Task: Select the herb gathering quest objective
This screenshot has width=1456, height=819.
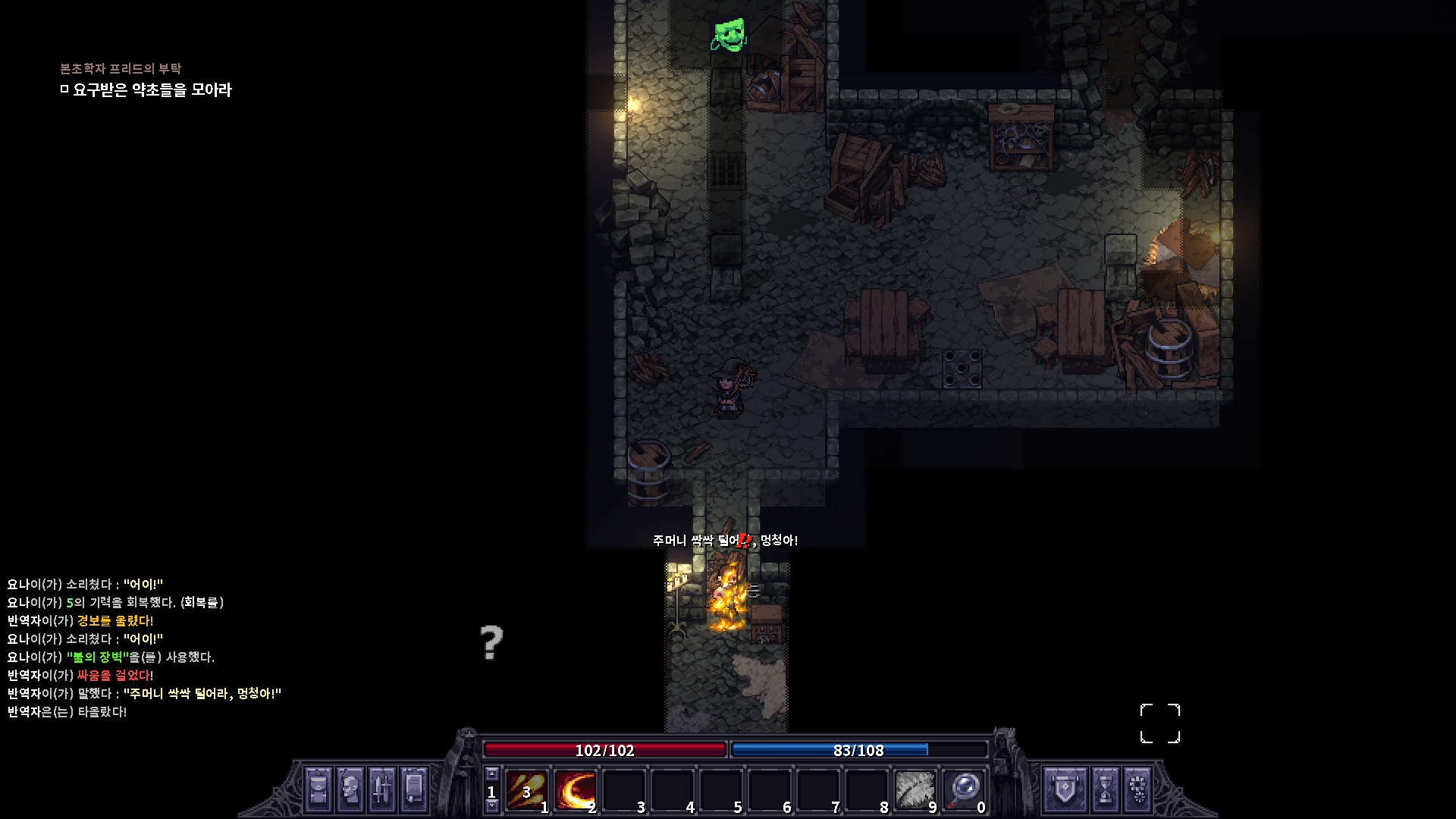Action: click(x=151, y=90)
